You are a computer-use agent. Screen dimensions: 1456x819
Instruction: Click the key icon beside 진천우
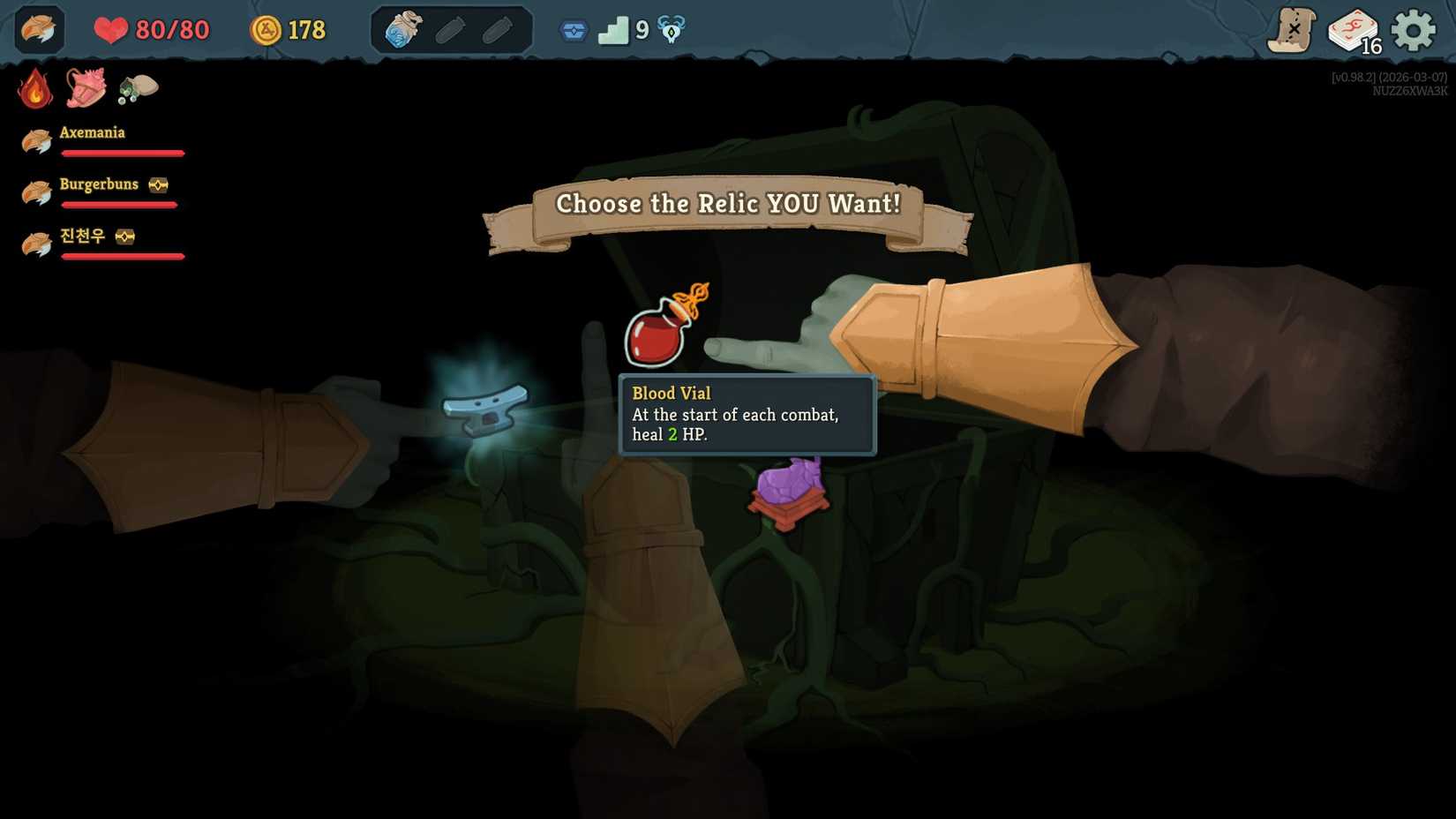pos(126,237)
